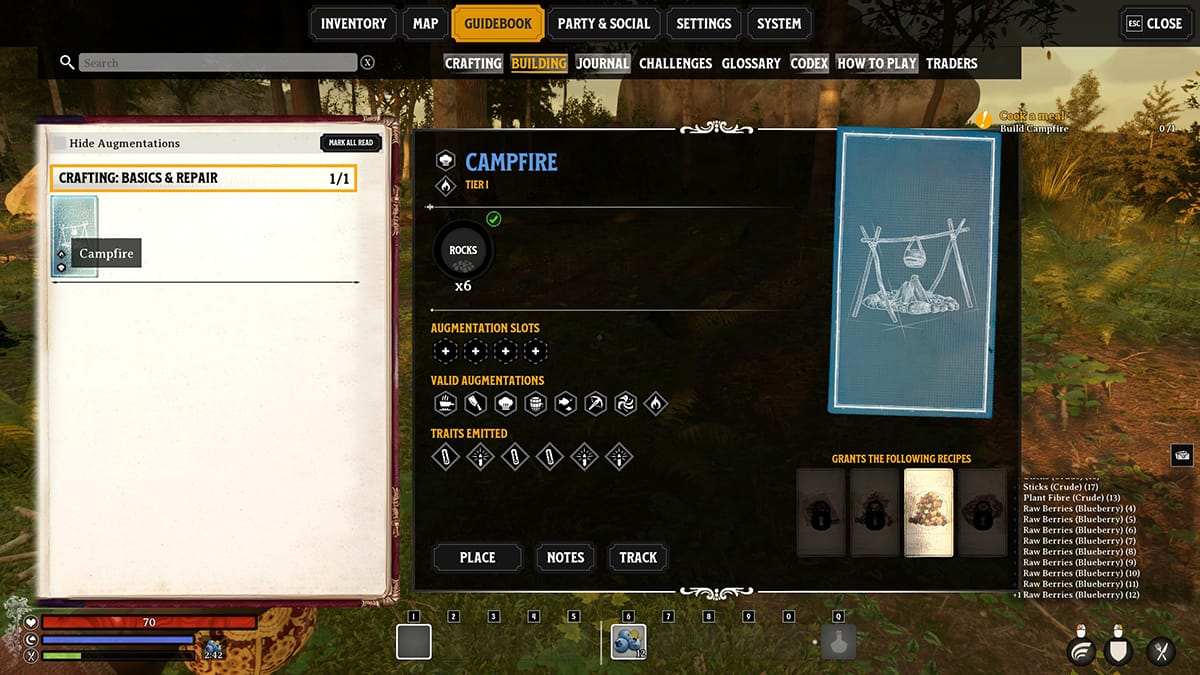Viewport: 1200px width, 675px height.
Task: Open the Inventory menu
Action: pos(353,24)
